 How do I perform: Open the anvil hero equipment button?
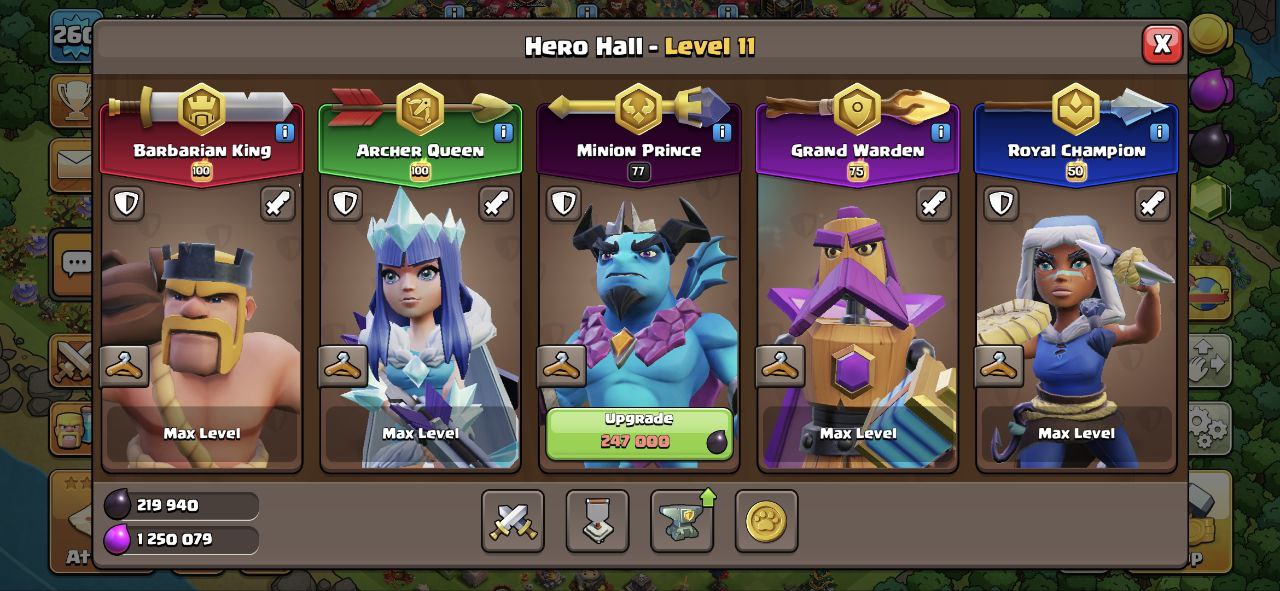click(682, 521)
